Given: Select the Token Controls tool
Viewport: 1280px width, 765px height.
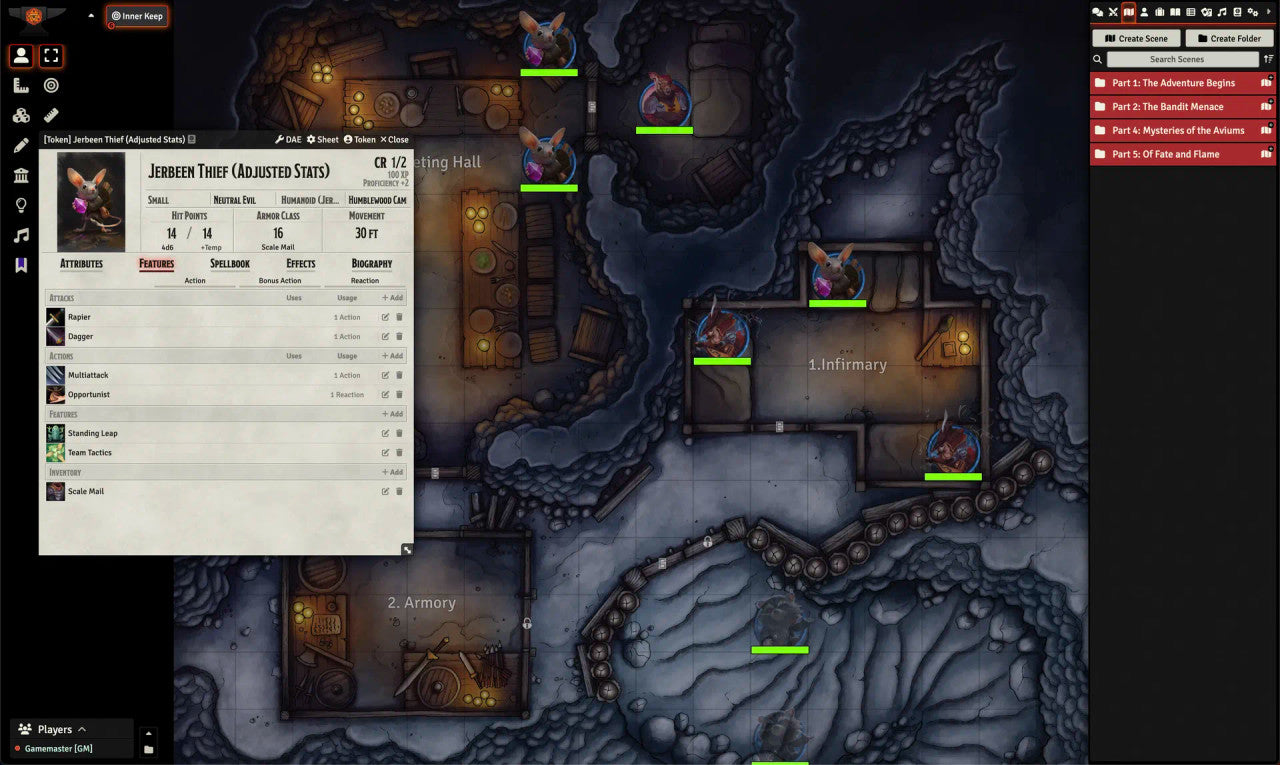Looking at the screenshot, I should (x=22, y=55).
